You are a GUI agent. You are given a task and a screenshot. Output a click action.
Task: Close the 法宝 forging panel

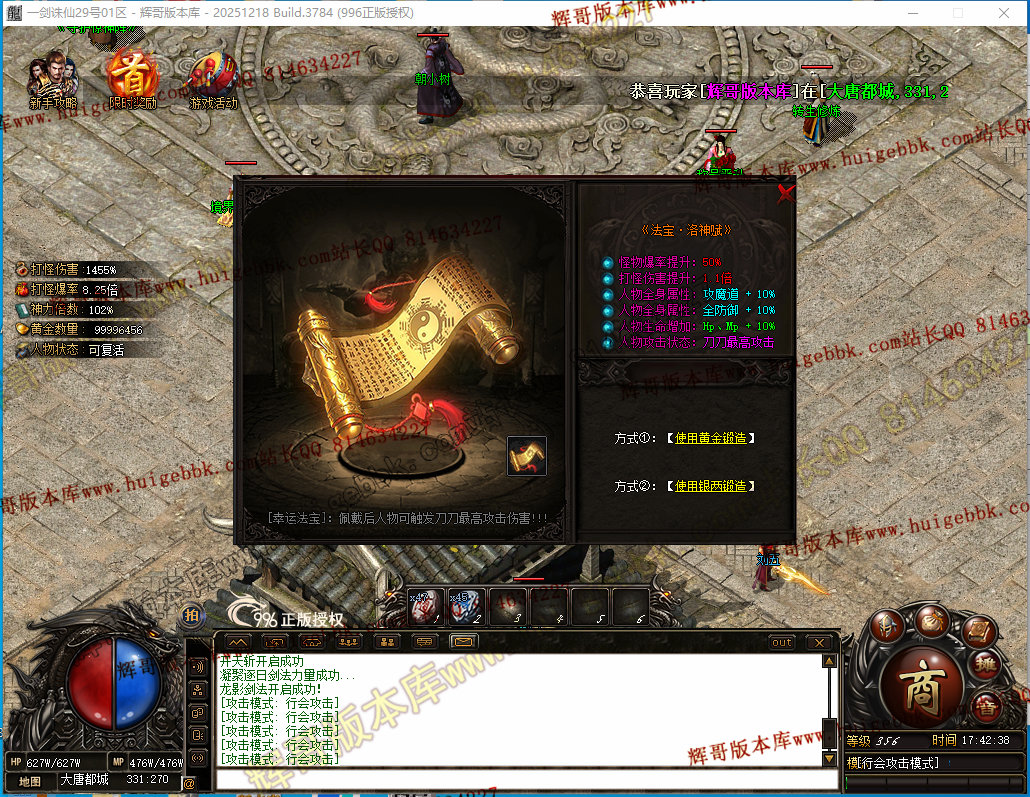[x=786, y=194]
